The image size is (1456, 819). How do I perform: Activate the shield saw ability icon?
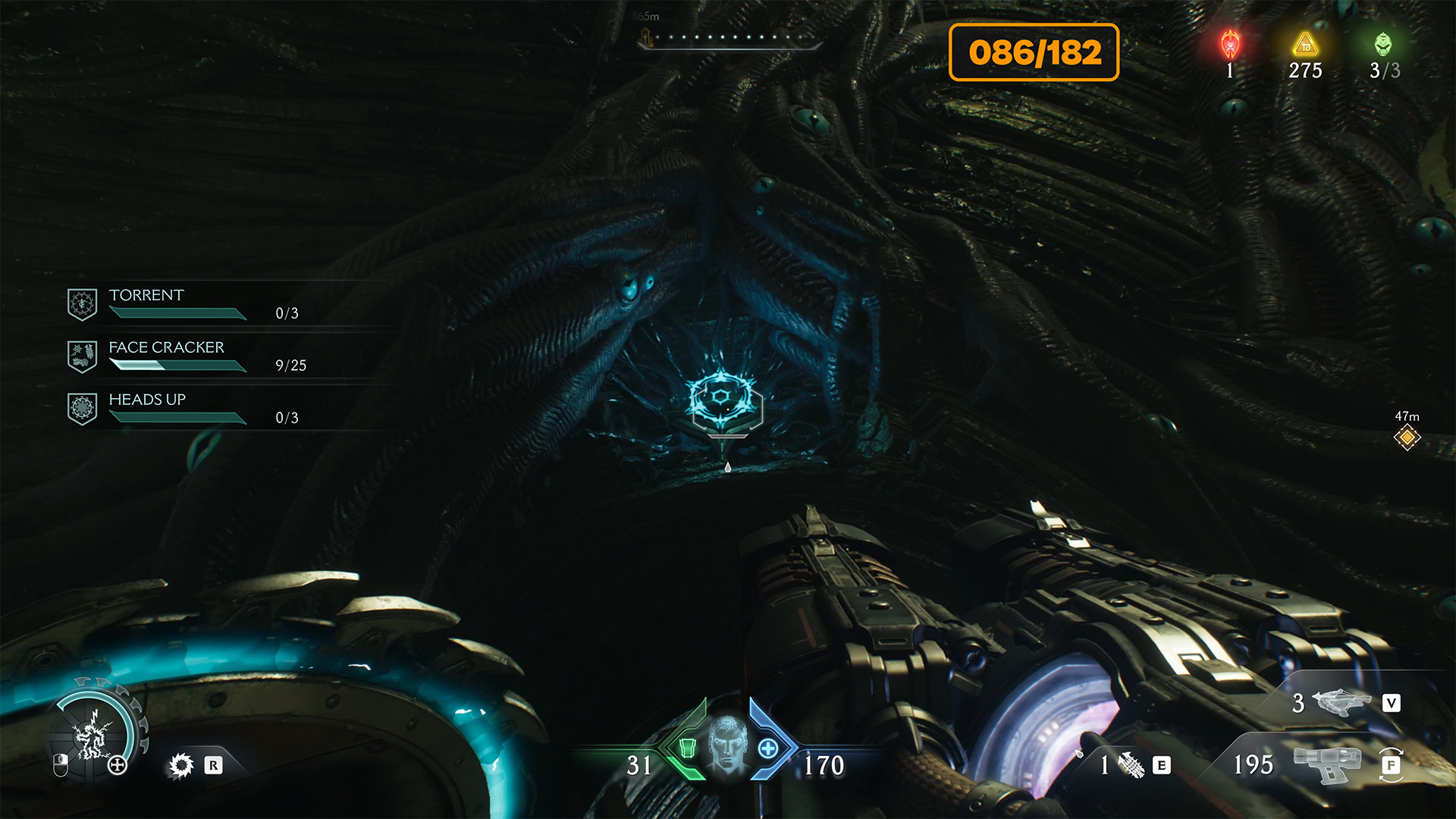(181, 765)
